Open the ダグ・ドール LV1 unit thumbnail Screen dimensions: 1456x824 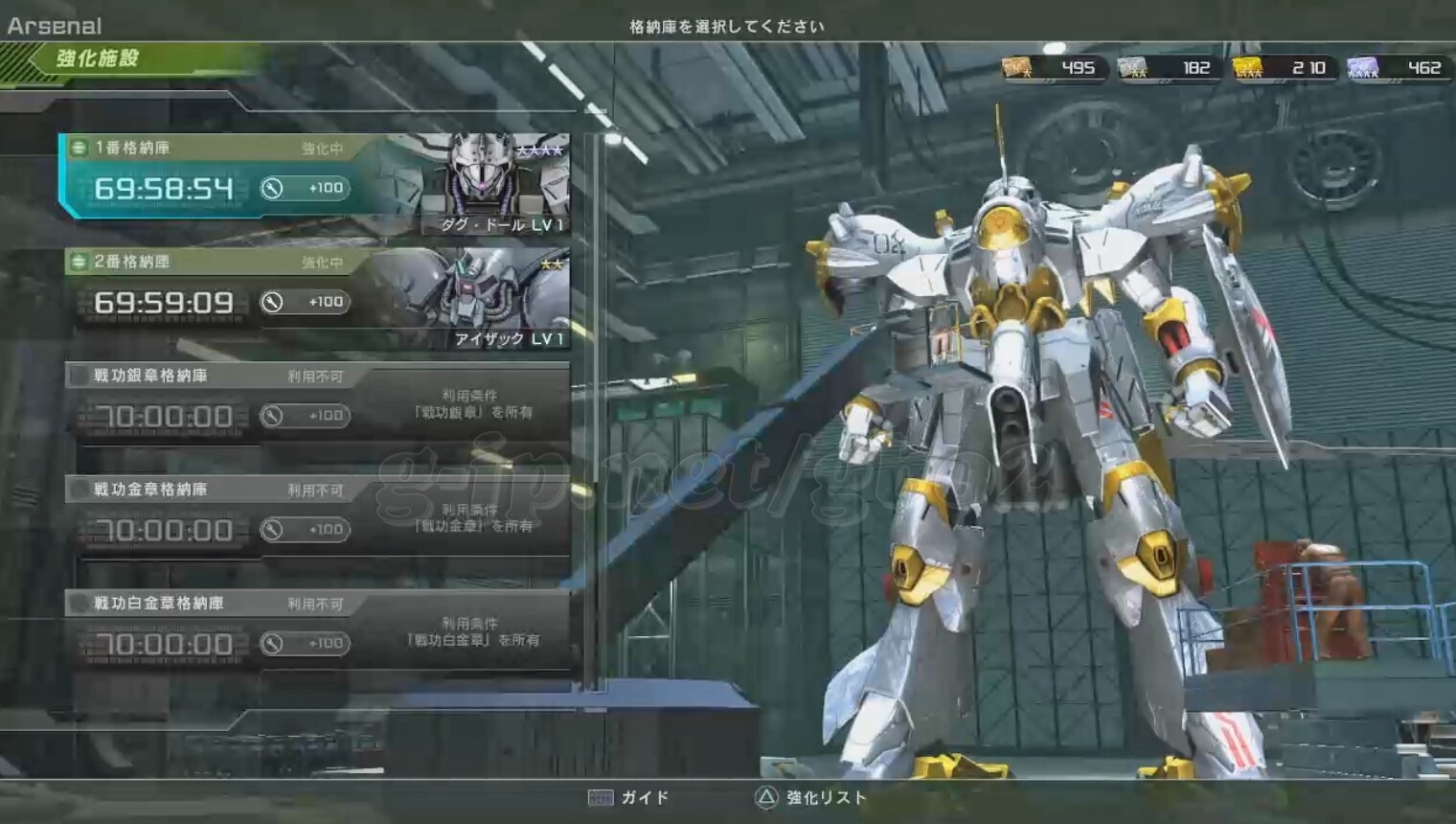pos(498,184)
